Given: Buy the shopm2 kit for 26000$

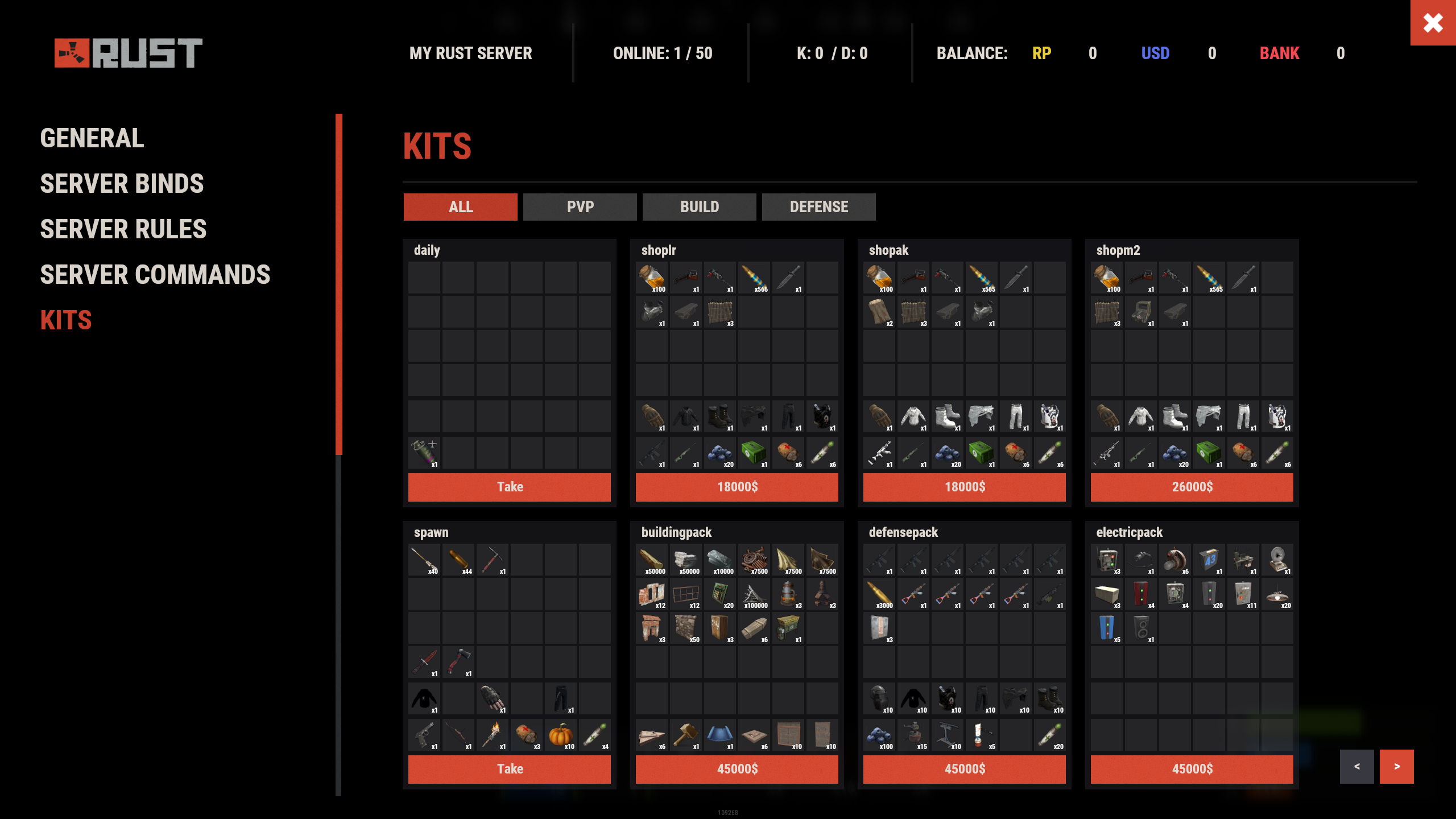Looking at the screenshot, I should click(1192, 487).
